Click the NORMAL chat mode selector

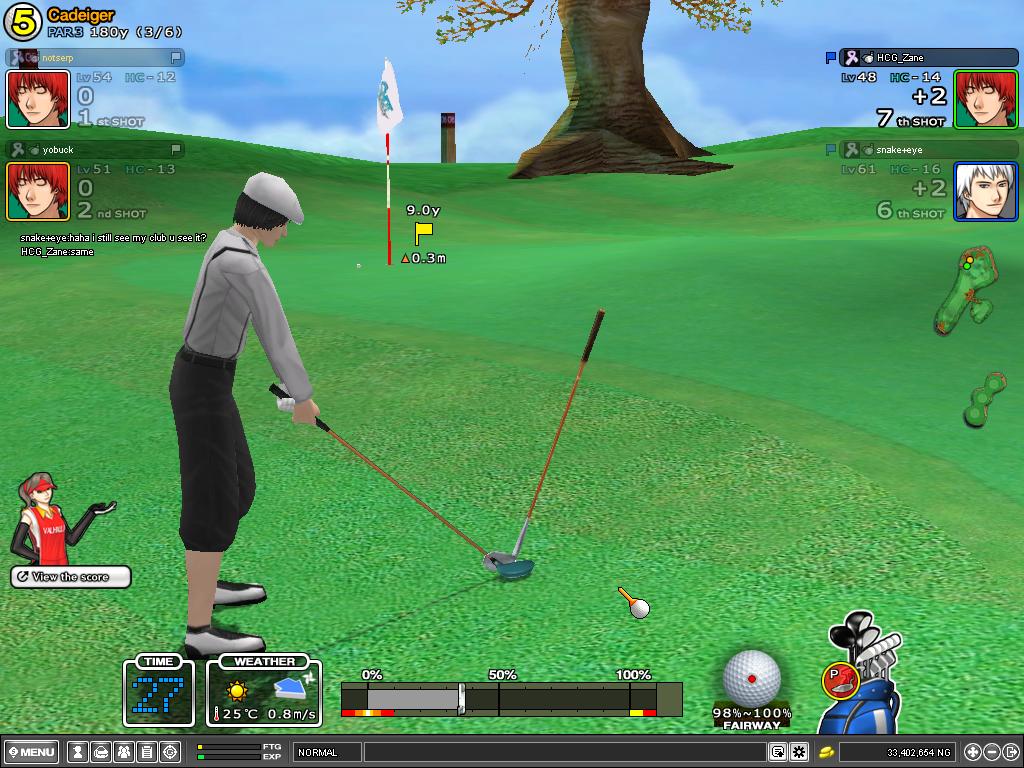click(x=327, y=752)
